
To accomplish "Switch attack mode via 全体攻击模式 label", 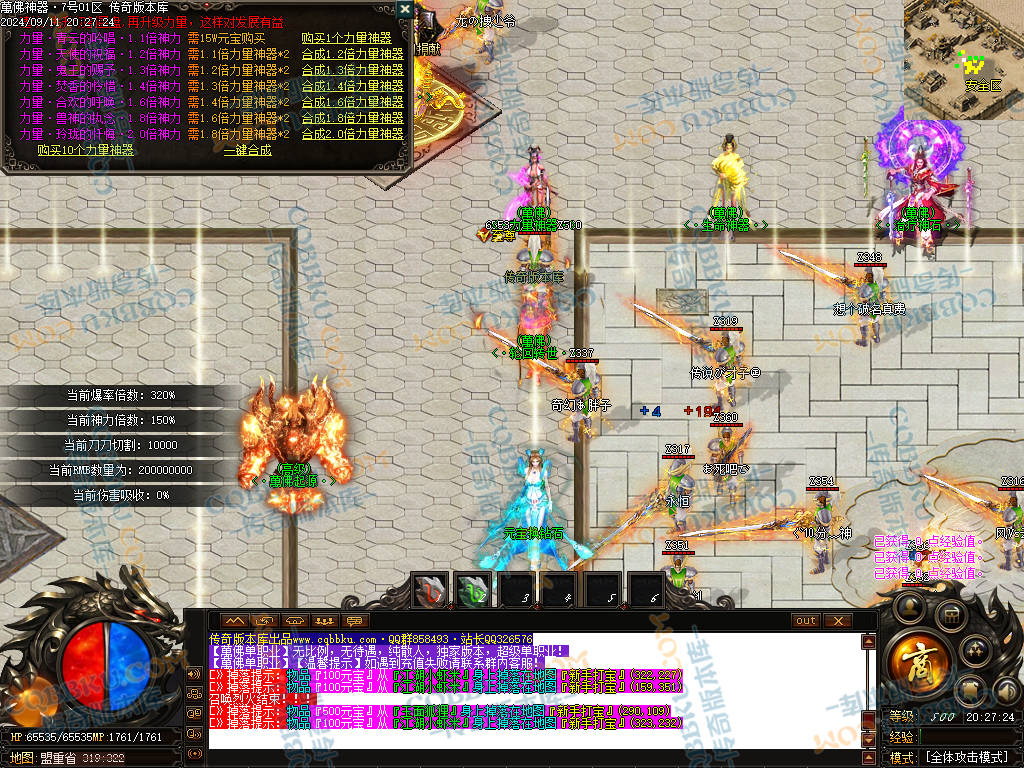I will [965, 758].
